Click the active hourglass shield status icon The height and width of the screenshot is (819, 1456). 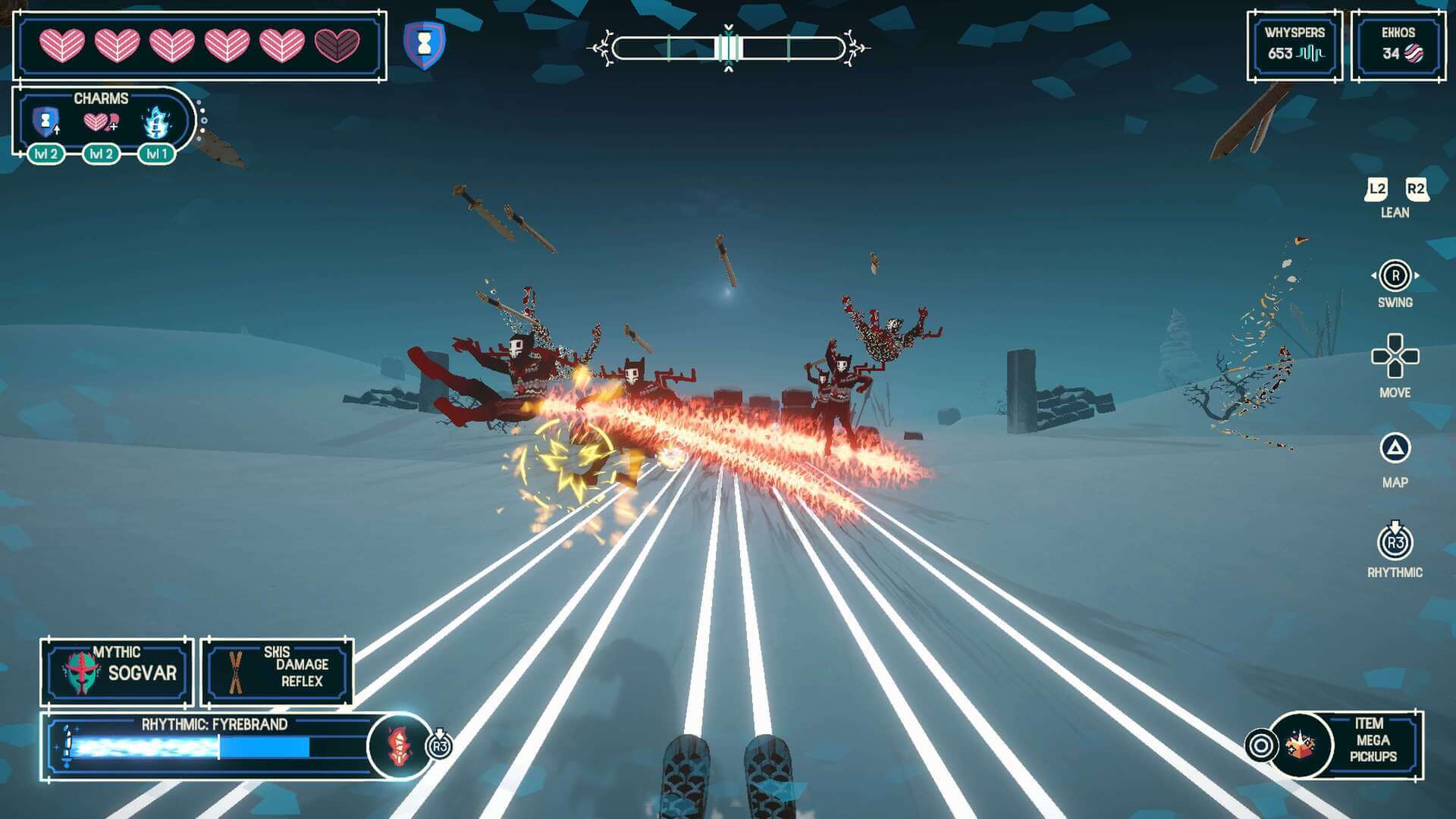[x=425, y=45]
